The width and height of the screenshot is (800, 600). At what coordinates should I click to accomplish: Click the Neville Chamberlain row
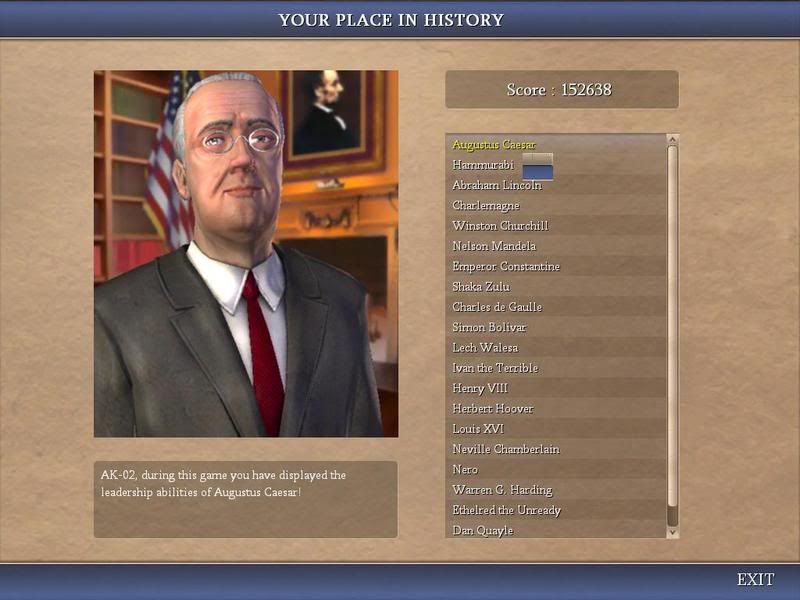[x=505, y=449]
